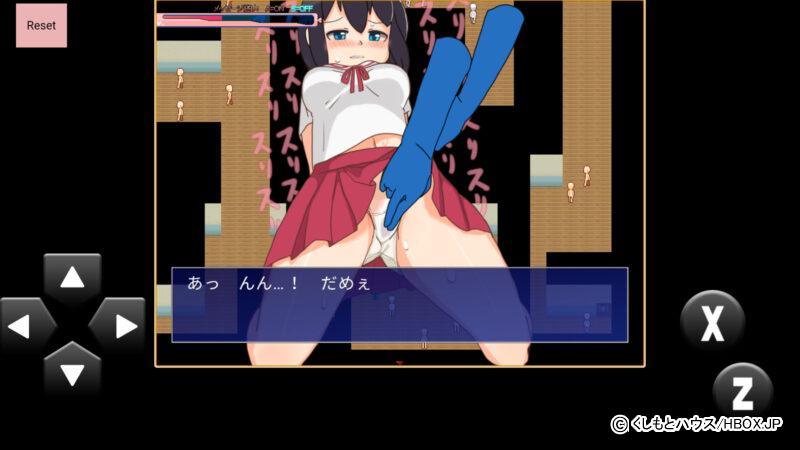Advance the blue dialogue message box
Viewport: 800px width, 450px height.
[x=399, y=304]
